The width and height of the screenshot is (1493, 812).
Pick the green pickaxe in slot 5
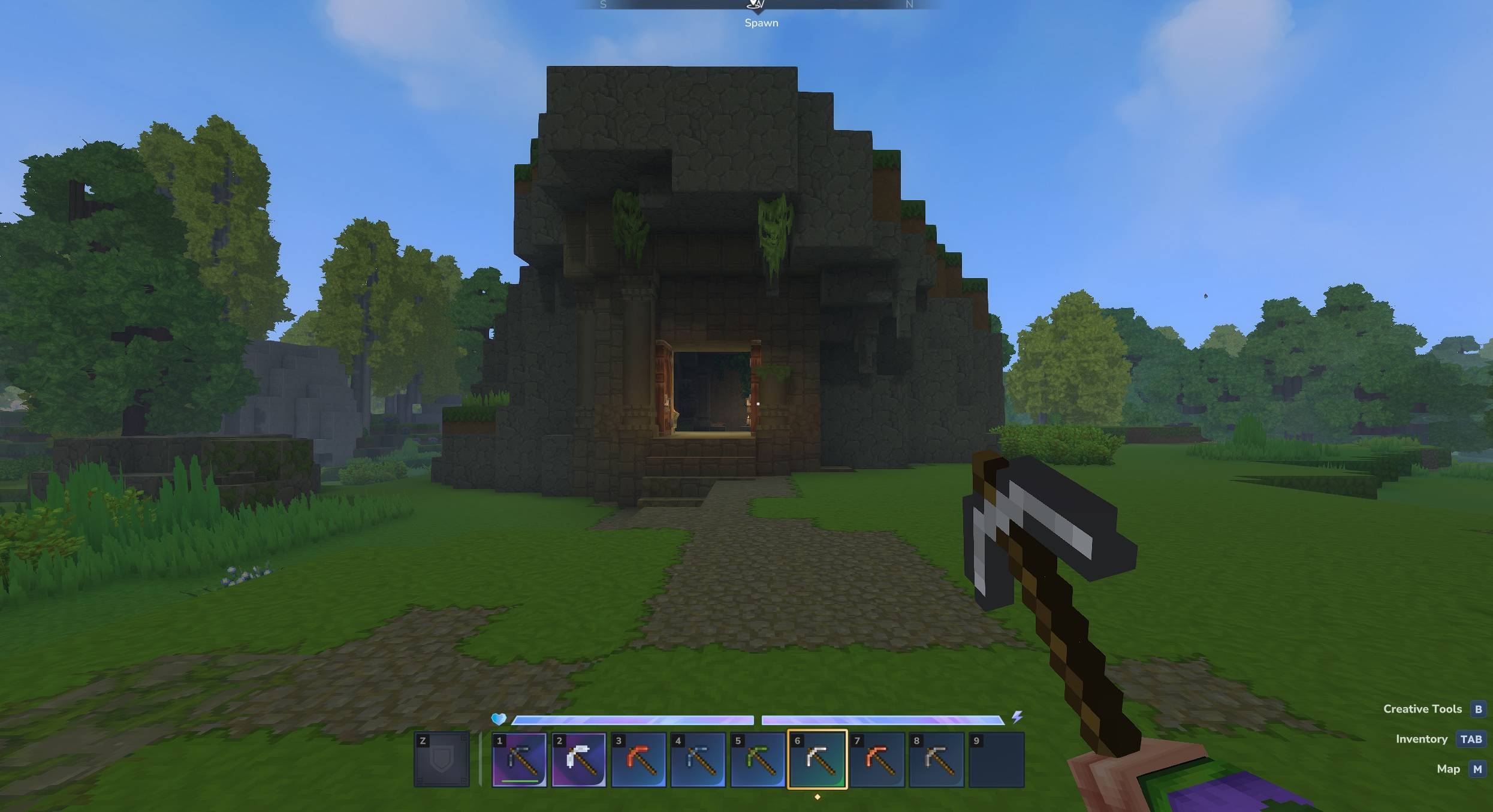pos(758,759)
